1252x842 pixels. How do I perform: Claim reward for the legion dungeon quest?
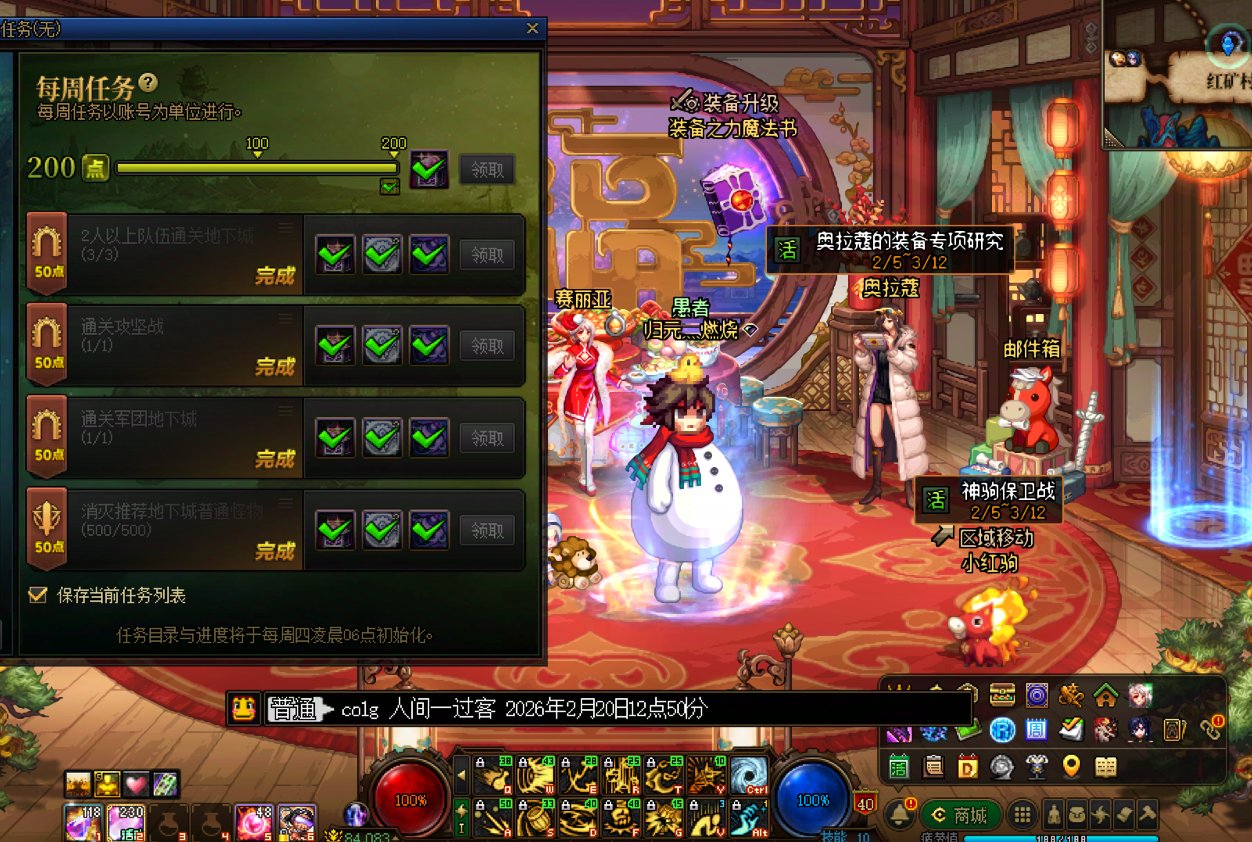(487, 438)
